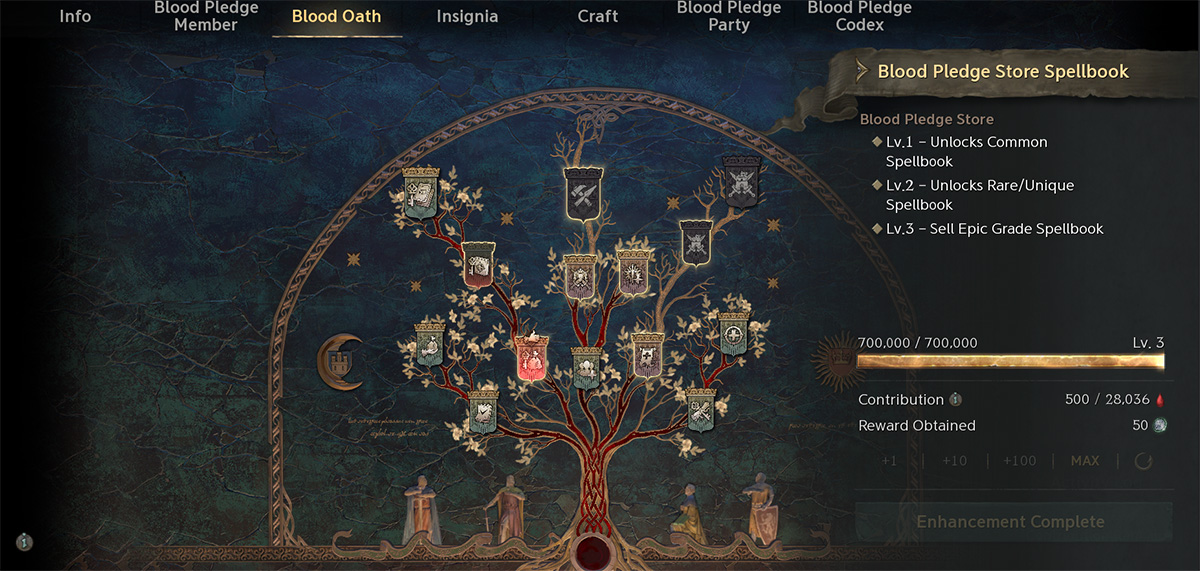Viewport: 1200px width, 571px height.
Task: Go to the Insignia tab
Action: (467, 16)
